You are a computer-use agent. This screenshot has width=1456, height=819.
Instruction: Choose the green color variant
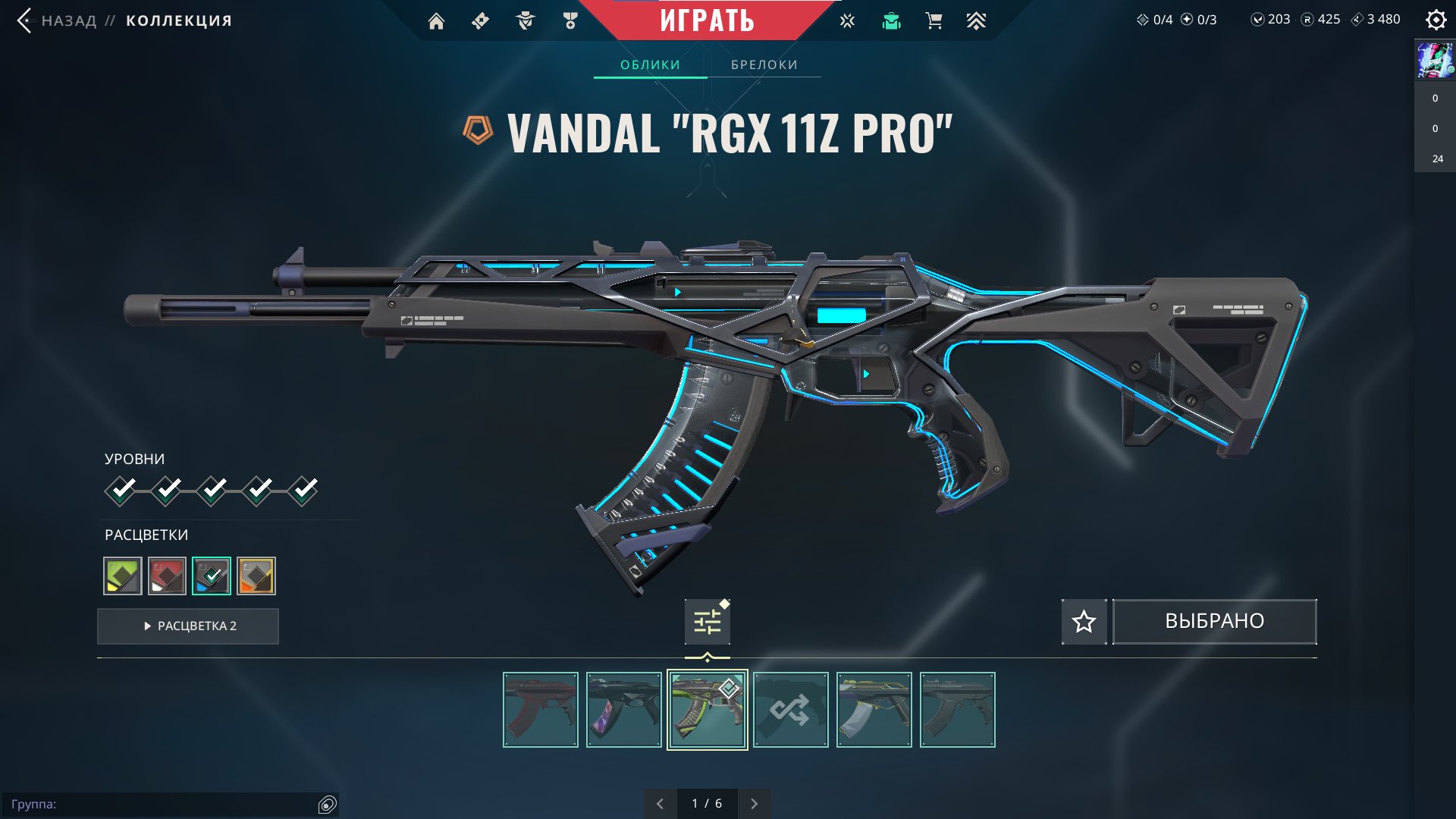pos(123,576)
